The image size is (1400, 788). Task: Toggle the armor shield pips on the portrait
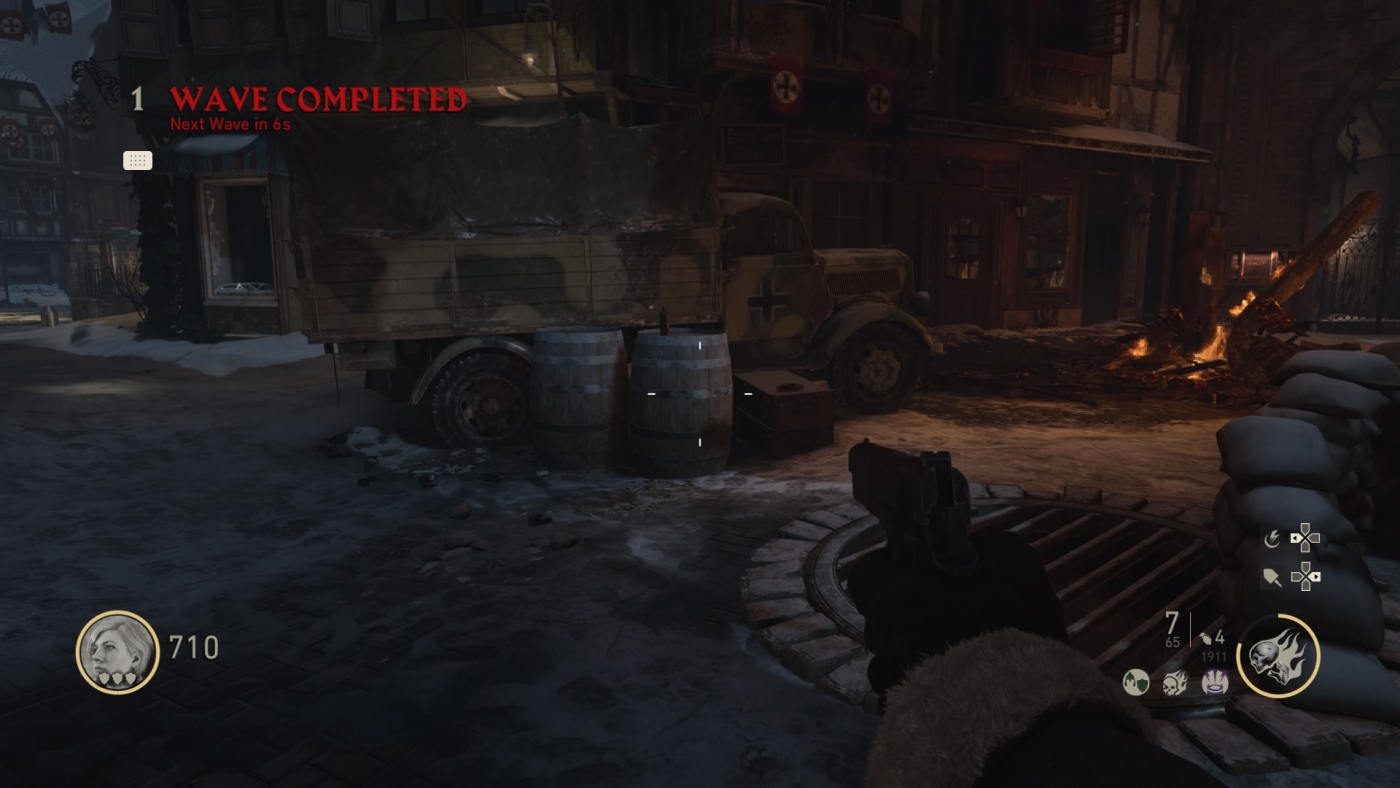point(117,679)
